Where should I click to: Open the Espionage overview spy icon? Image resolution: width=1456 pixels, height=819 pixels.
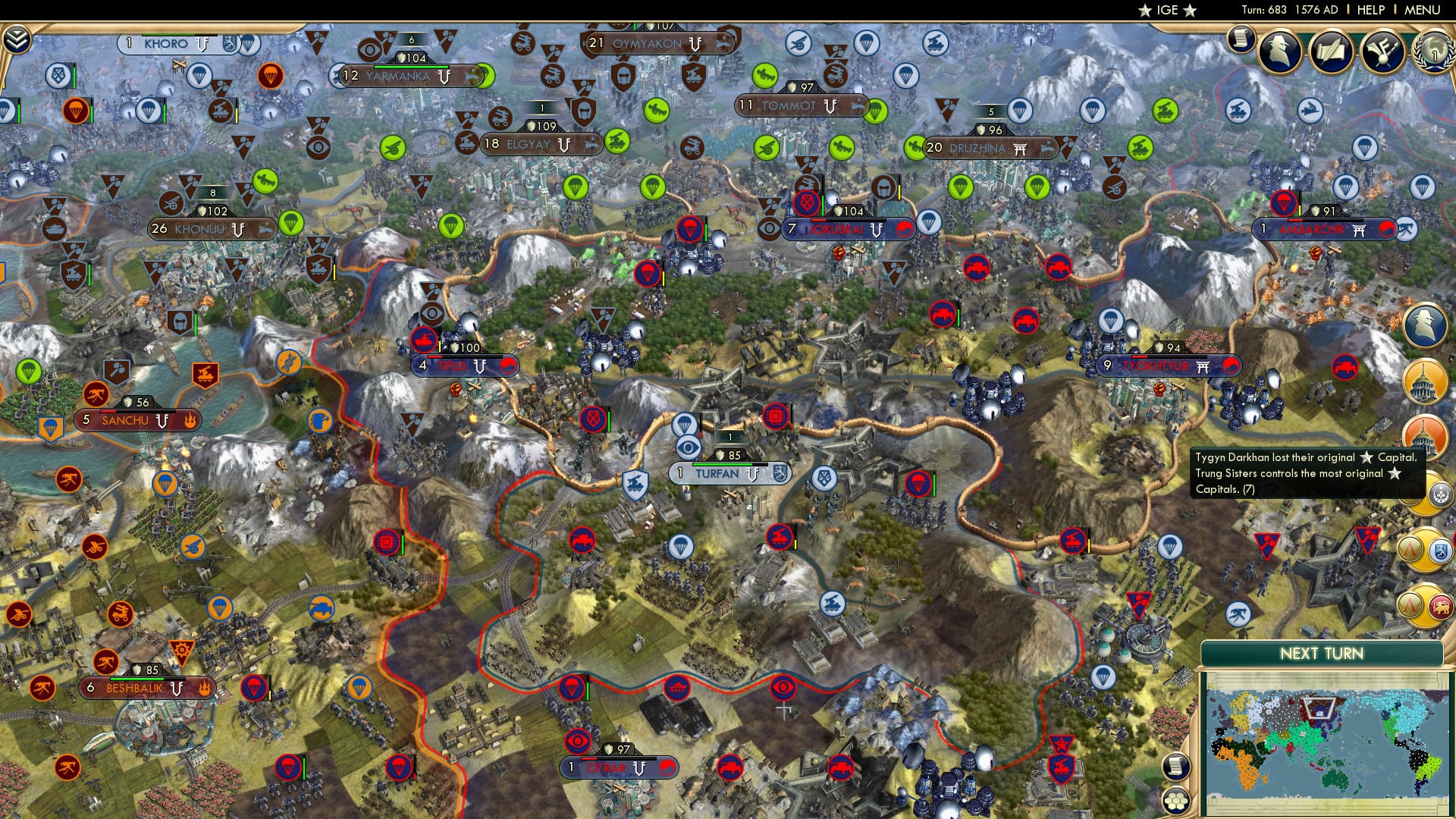point(1280,53)
